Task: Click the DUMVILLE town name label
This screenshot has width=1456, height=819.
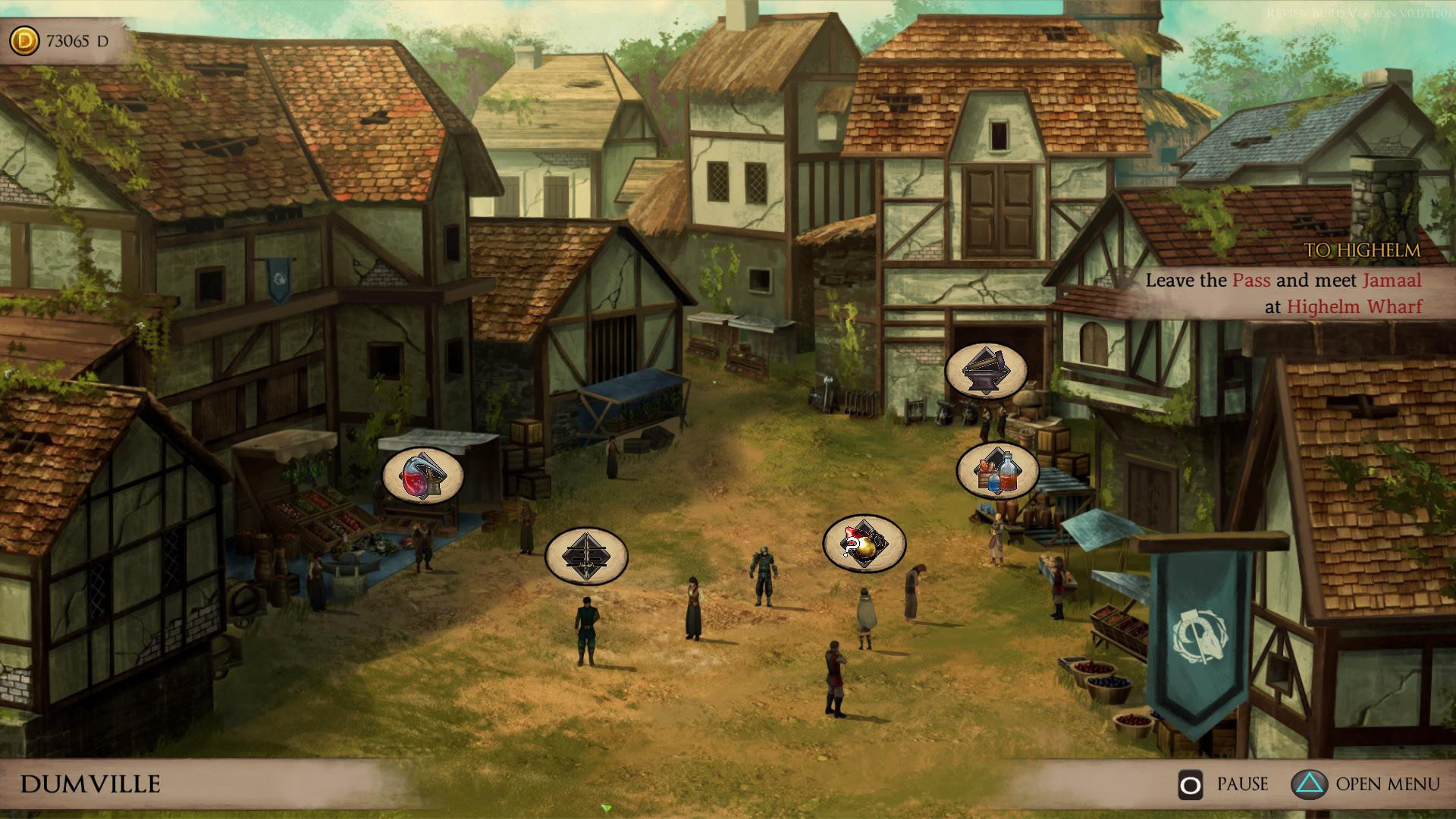Action: [91, 782]
